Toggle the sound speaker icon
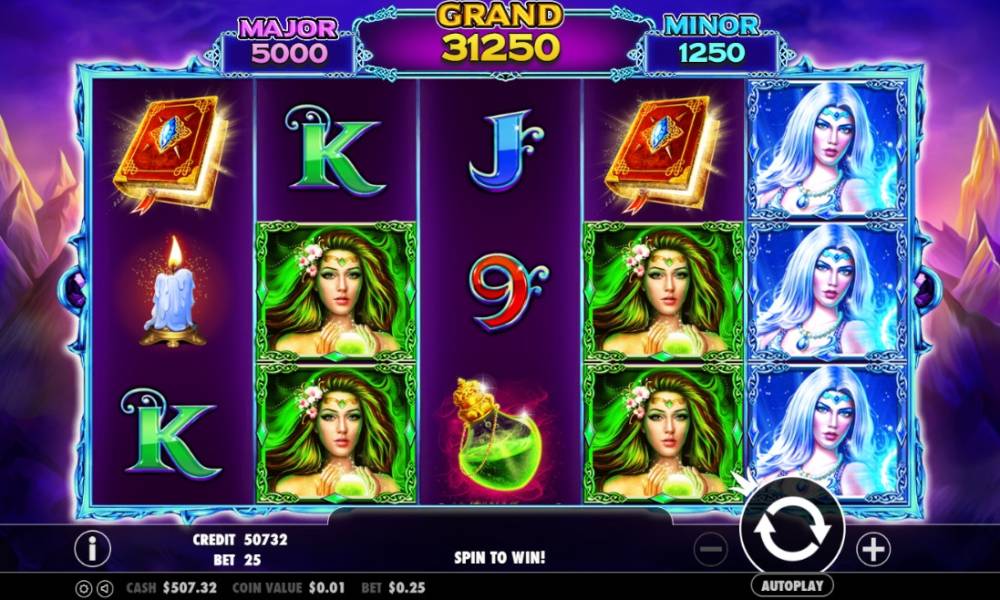This screenshot has height=600, width=1000. (107, 588)
